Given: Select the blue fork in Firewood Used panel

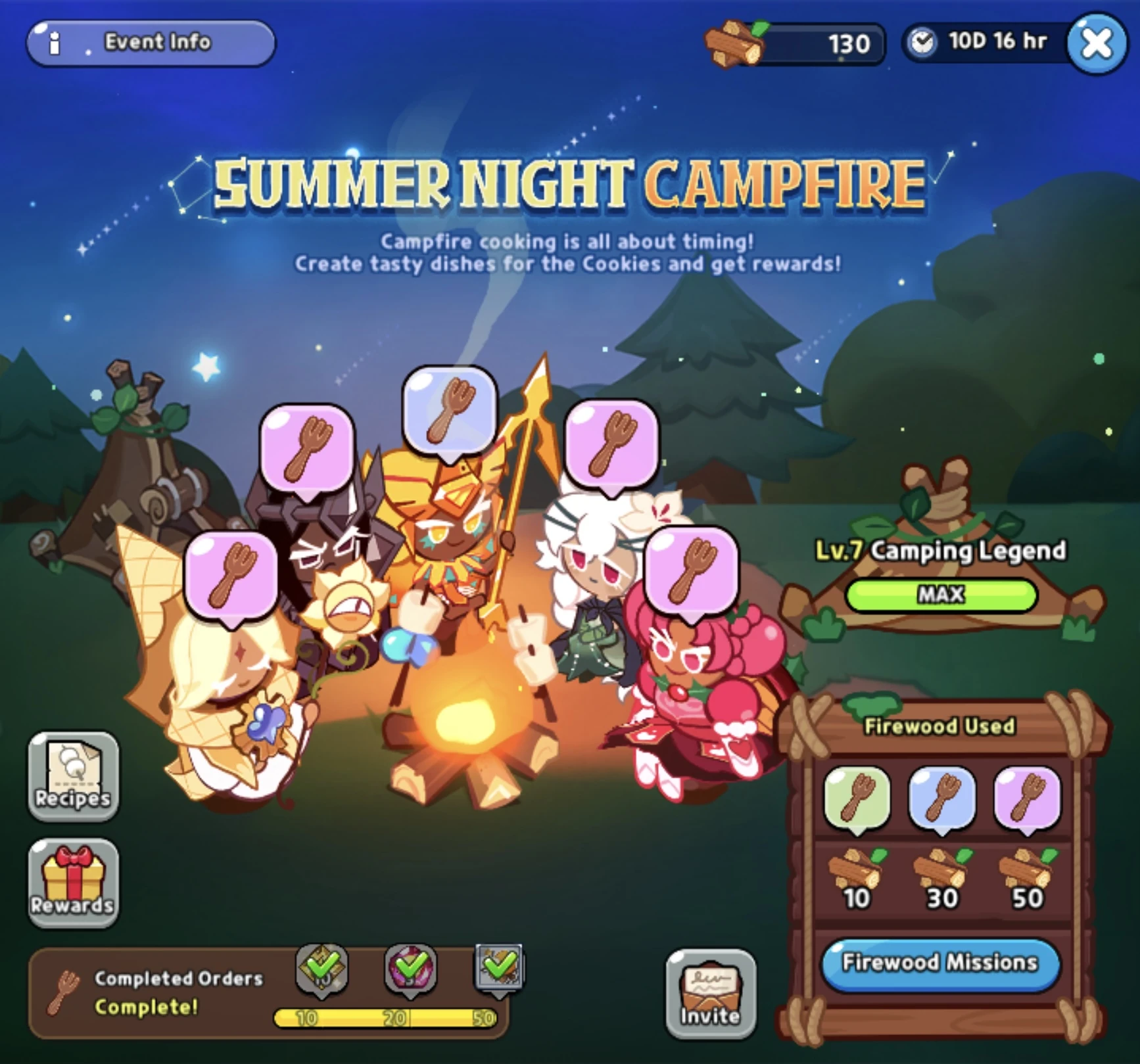Looking at the screenshot, I should 941,797.
